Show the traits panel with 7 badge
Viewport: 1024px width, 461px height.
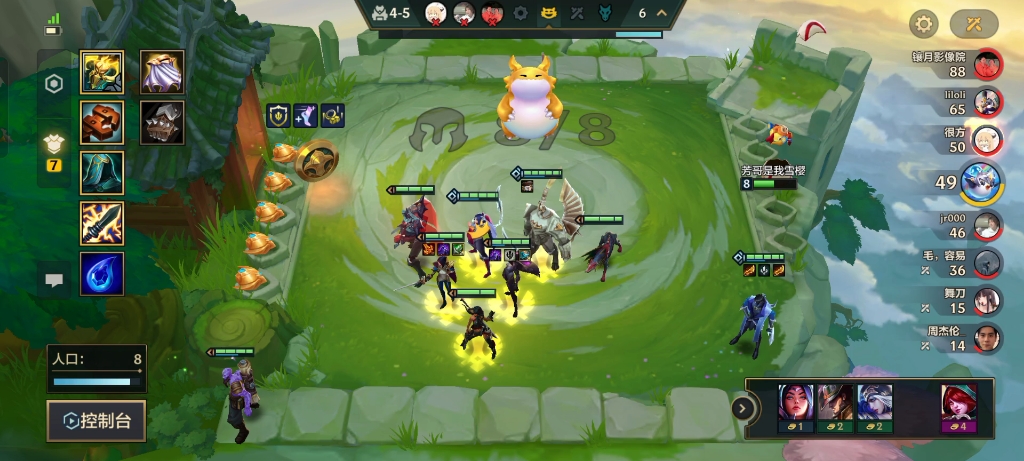click(54, 150)
